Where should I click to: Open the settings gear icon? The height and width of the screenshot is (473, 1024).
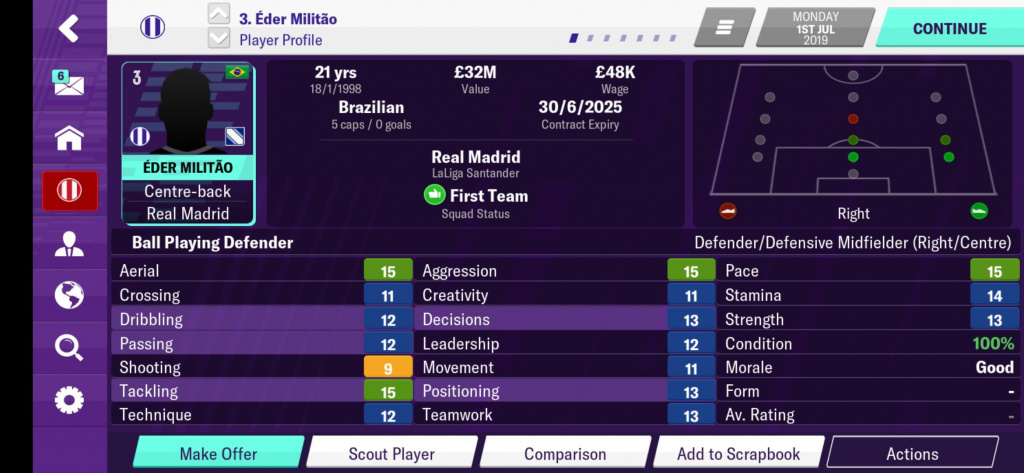point(68,401)
